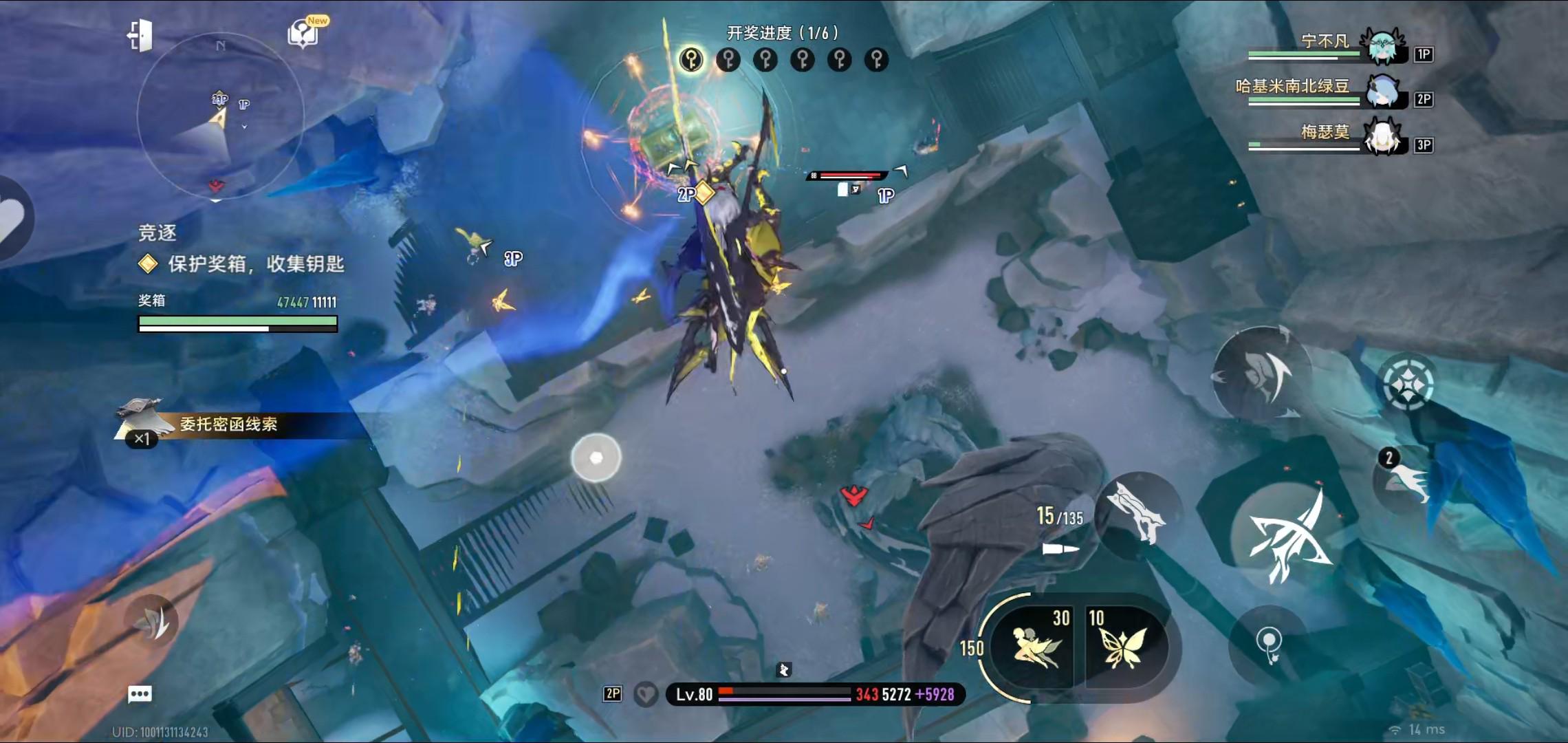The height and width of the screenshot is (743, 1568).
Task: Switch to the rifle weapon icon
Action: click(1139, 514)
